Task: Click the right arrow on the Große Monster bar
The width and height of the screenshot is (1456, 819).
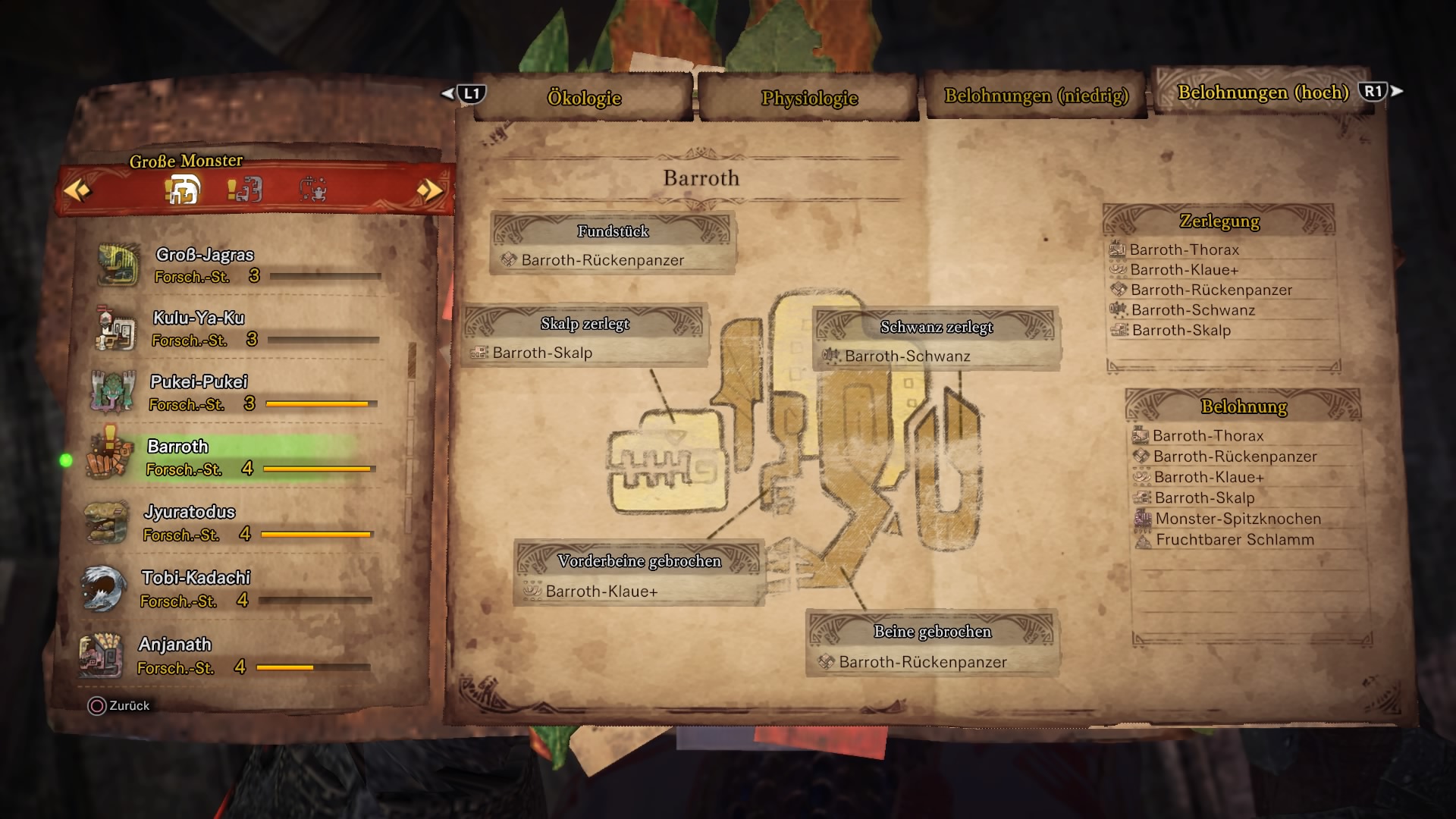Action: pos(429,190)
